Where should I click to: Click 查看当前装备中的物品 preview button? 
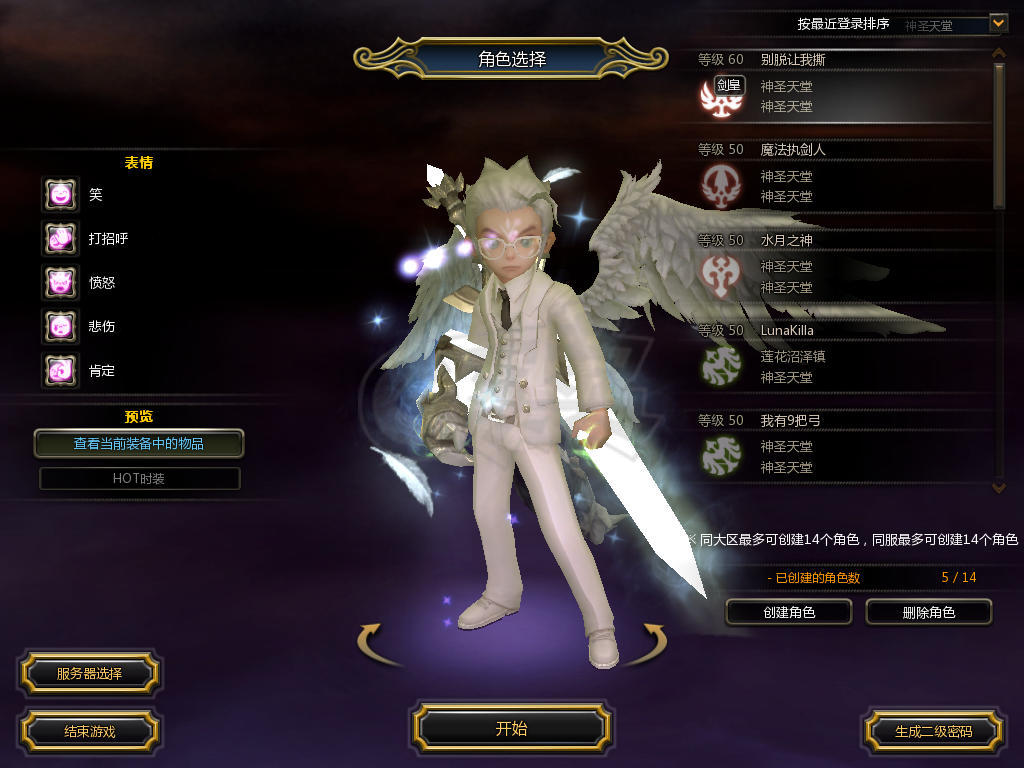pyautogui.click(x=139, y=443)
